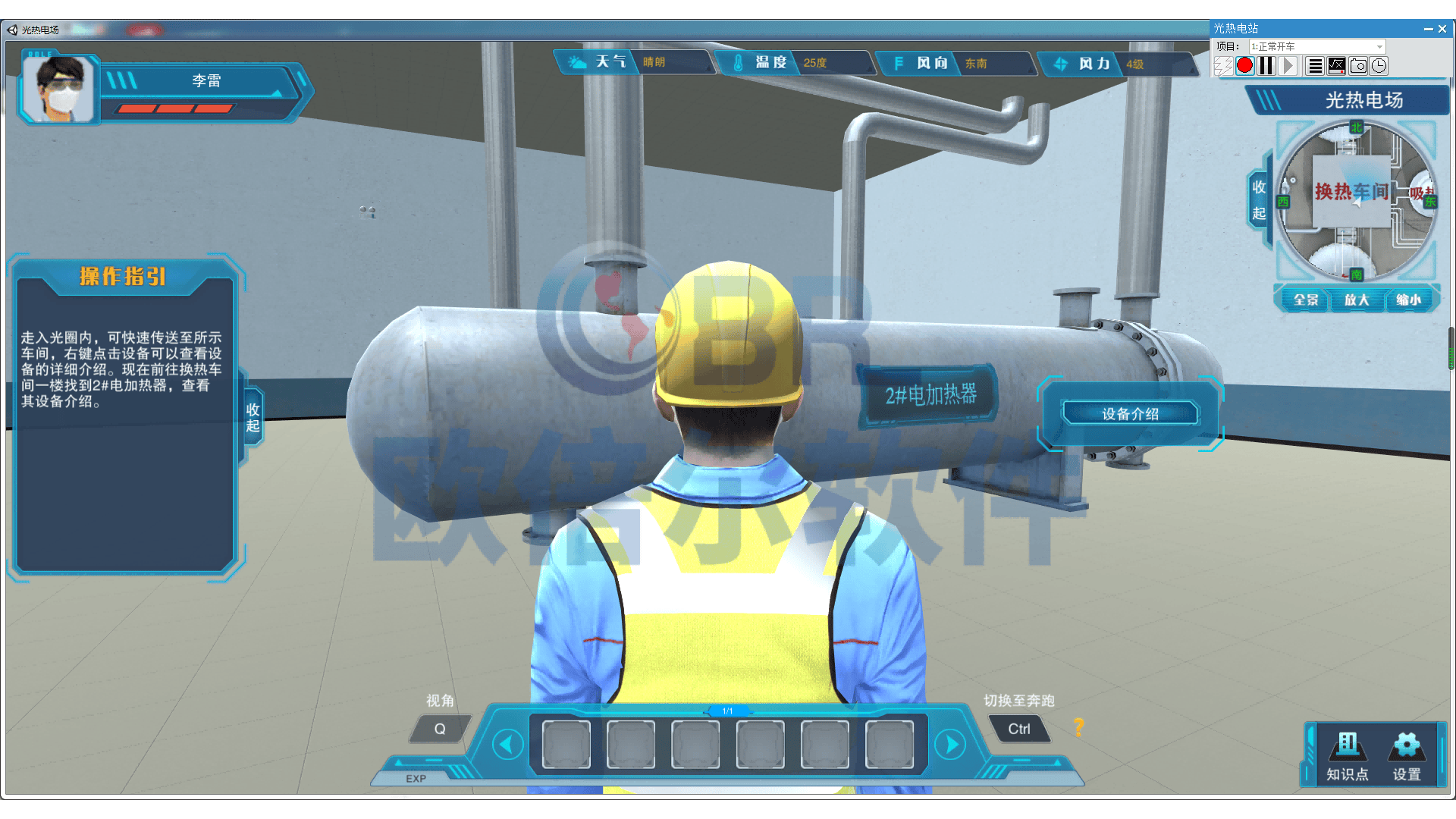Open the 设备介绍 equipment introduction

point(1130,414)
